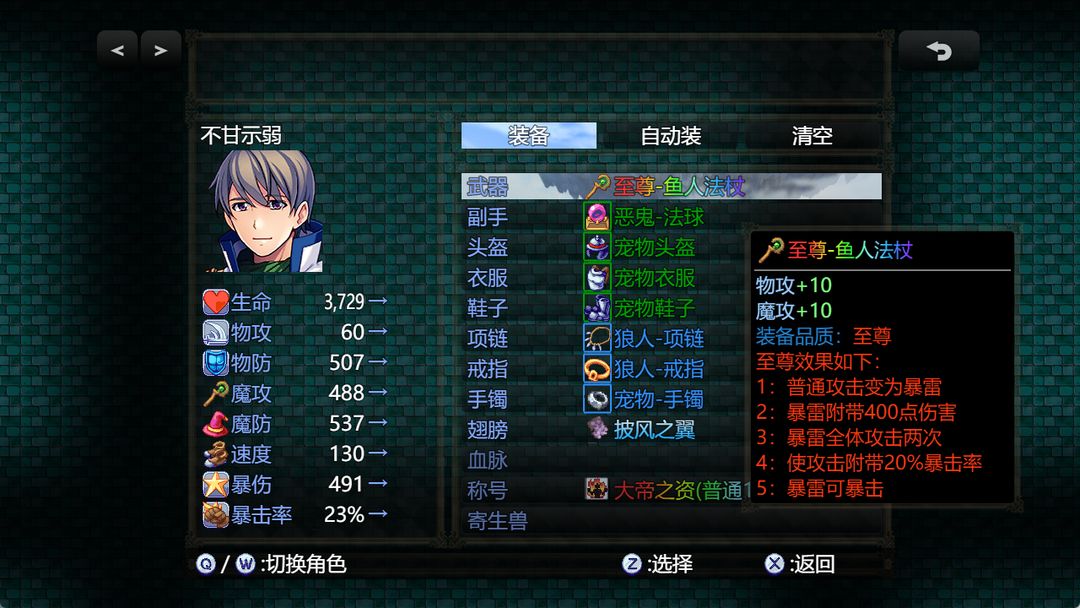The image size is (1080, 608).
Task: Select the 装备 command tab
Action: pos(528,136)
